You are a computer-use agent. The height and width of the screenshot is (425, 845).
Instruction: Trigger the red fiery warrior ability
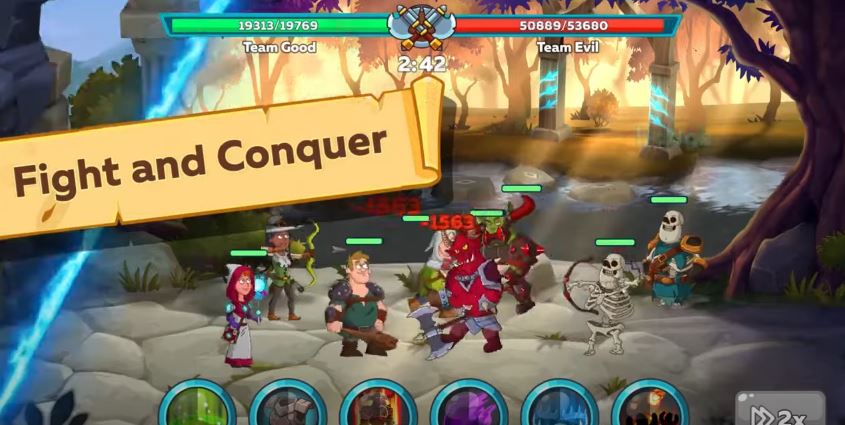378,406
